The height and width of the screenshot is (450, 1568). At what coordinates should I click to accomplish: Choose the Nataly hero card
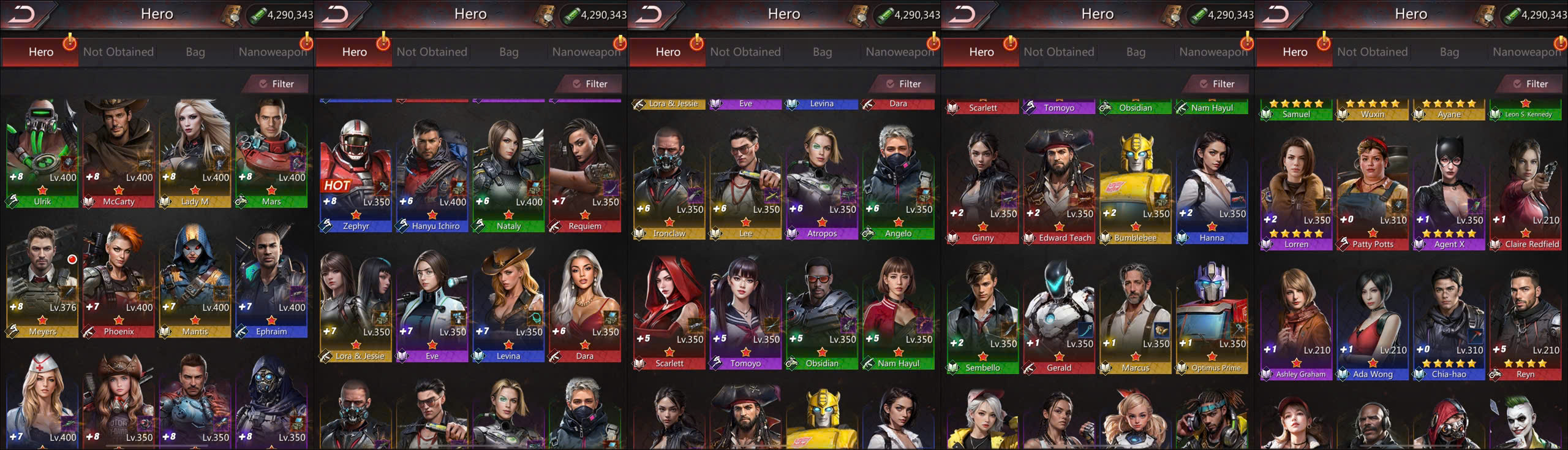click(x=508, y=175)
